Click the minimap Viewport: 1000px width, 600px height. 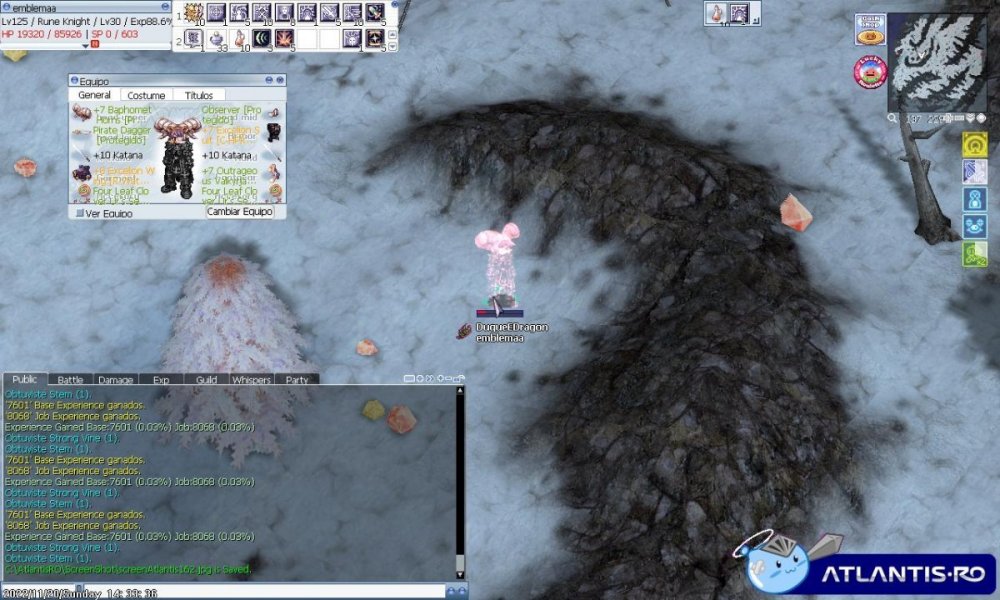(937, 62)
